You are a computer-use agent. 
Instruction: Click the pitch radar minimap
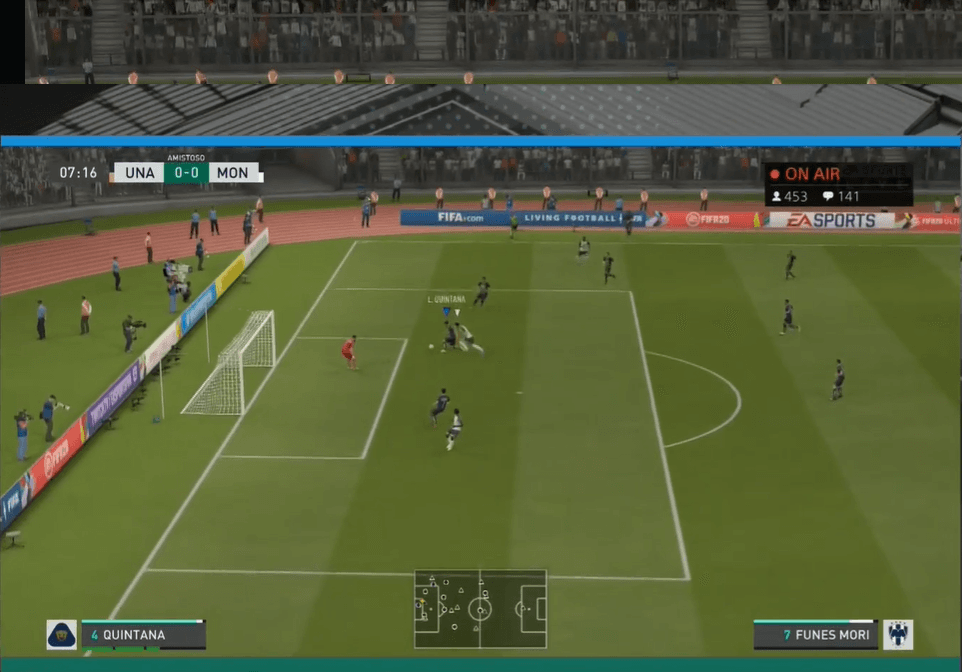tap(480, 608)
